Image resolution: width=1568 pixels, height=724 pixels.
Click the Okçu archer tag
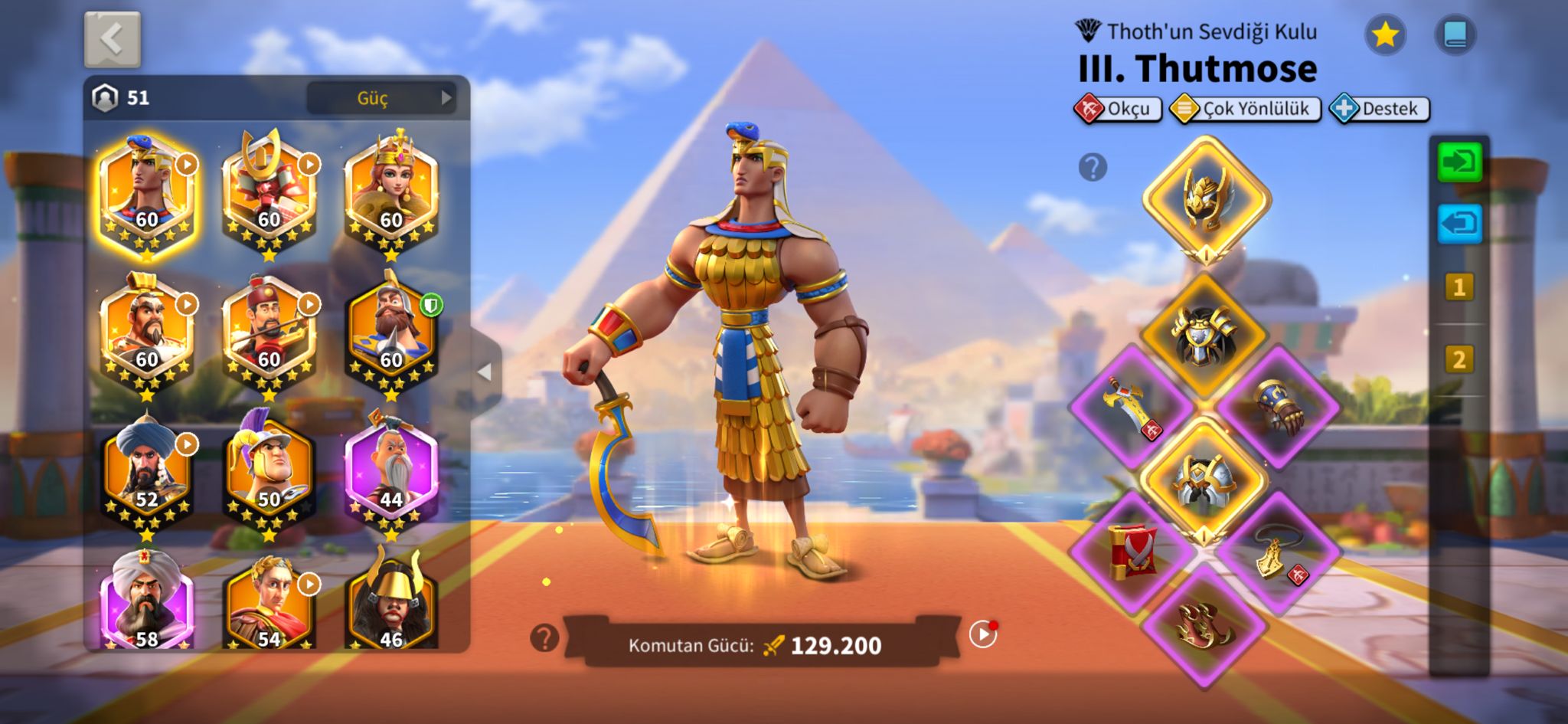(1118, 109)
